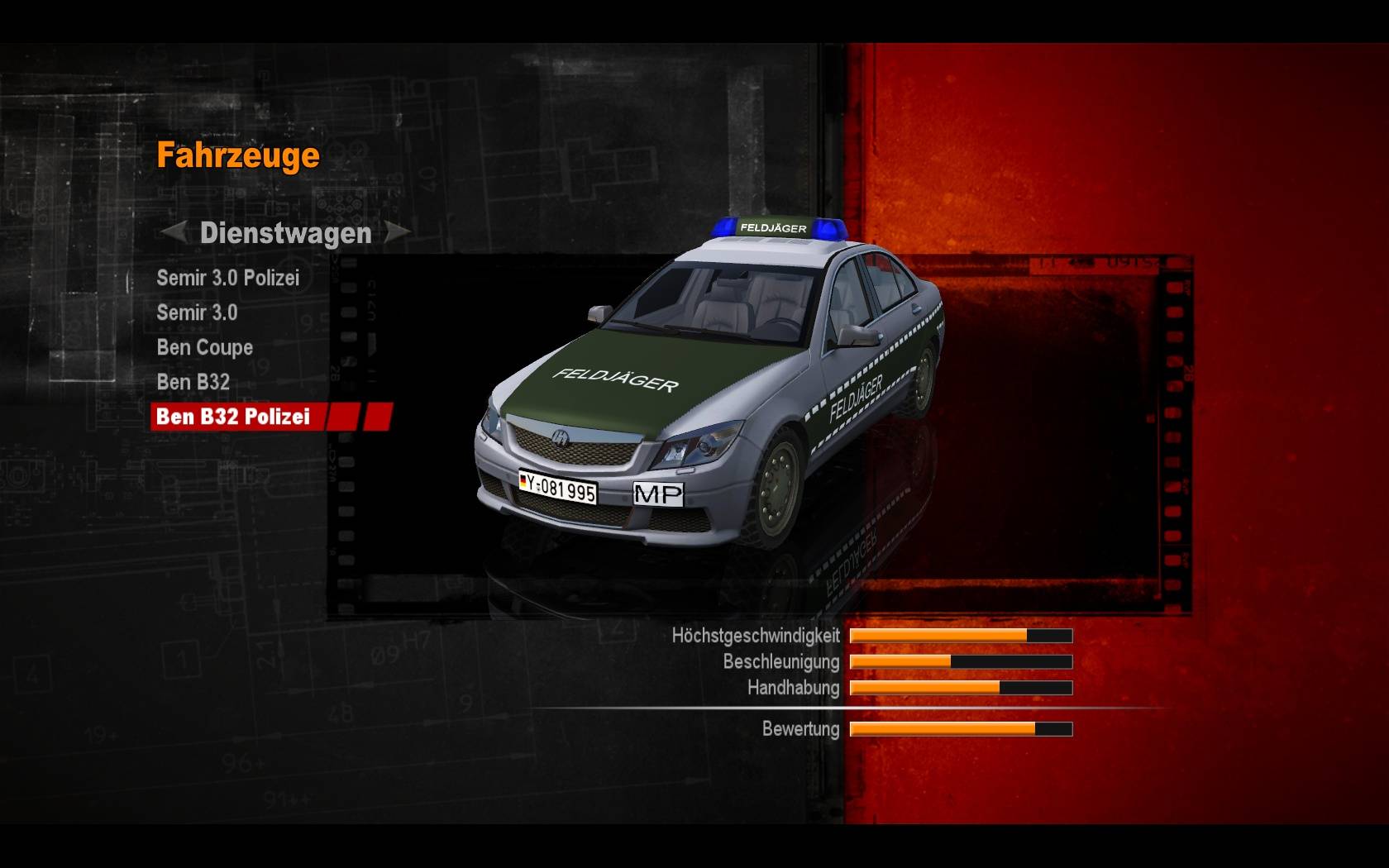Choose the Semir 3.0 car entry

coord(197,313)
